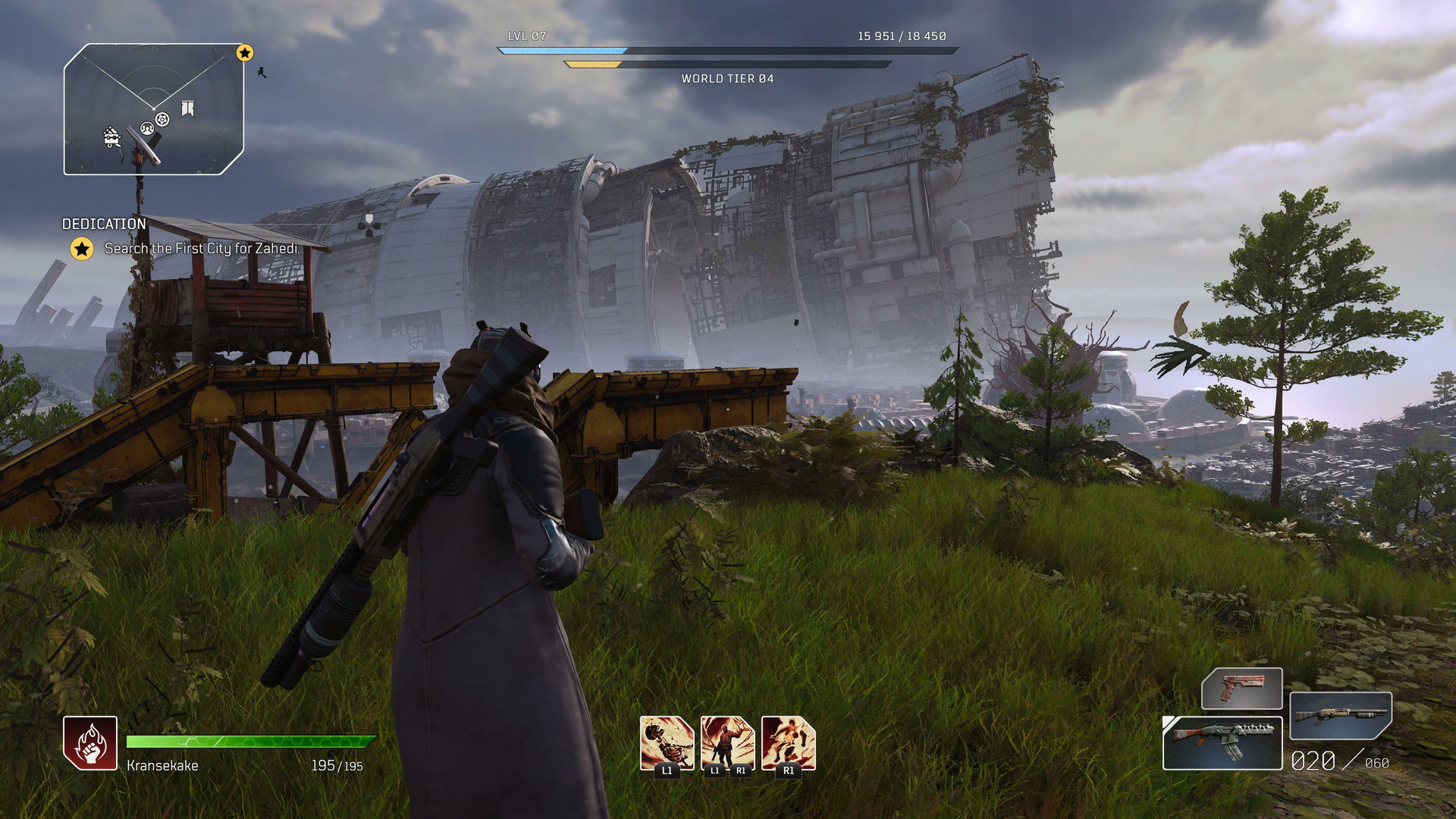
Task: Click the yellow star marker on minimap
Action: click(244, 53)
